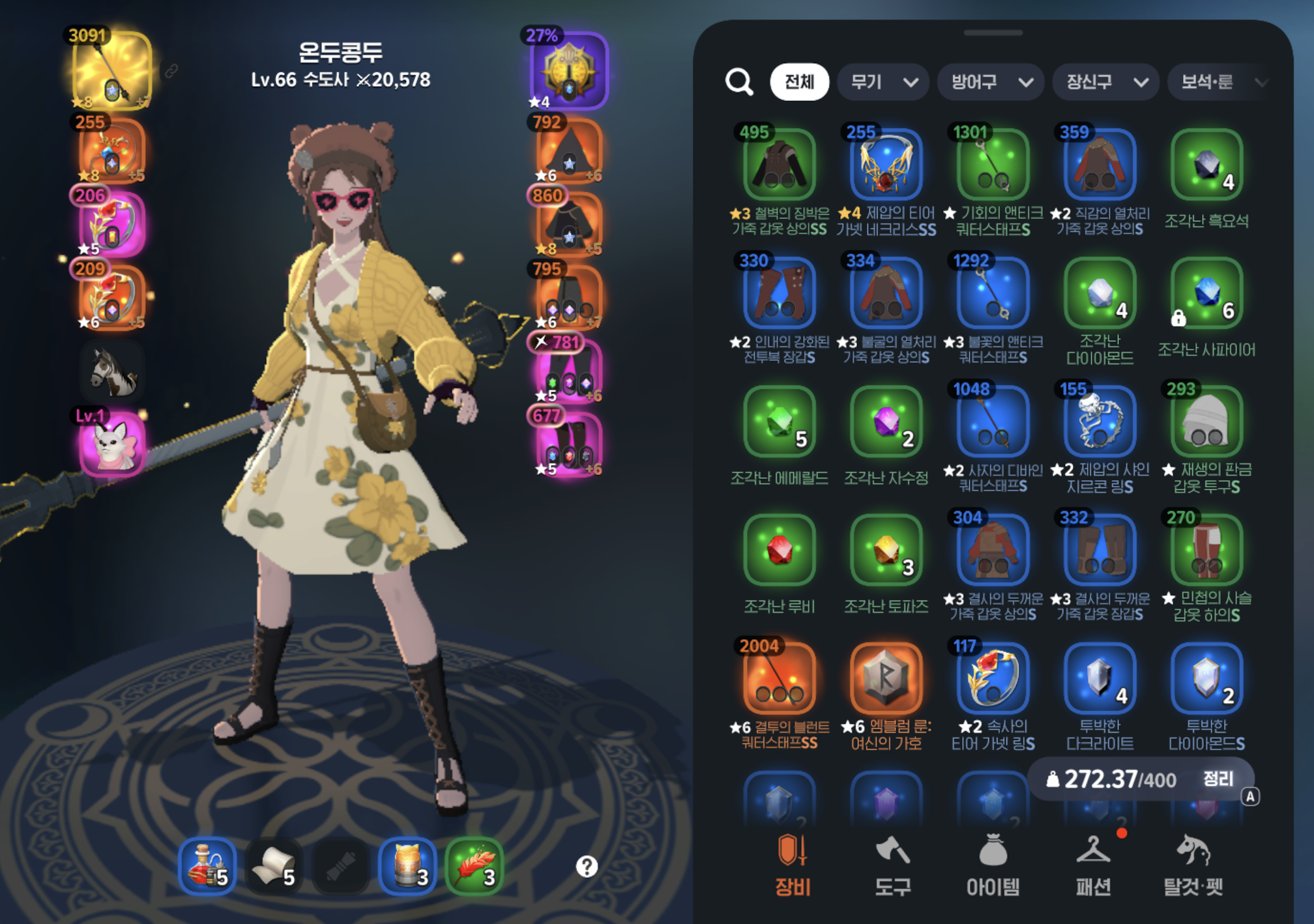Open the Lv.1 fox pet slot
This screenshot has width=1314, height=924.
111,444
